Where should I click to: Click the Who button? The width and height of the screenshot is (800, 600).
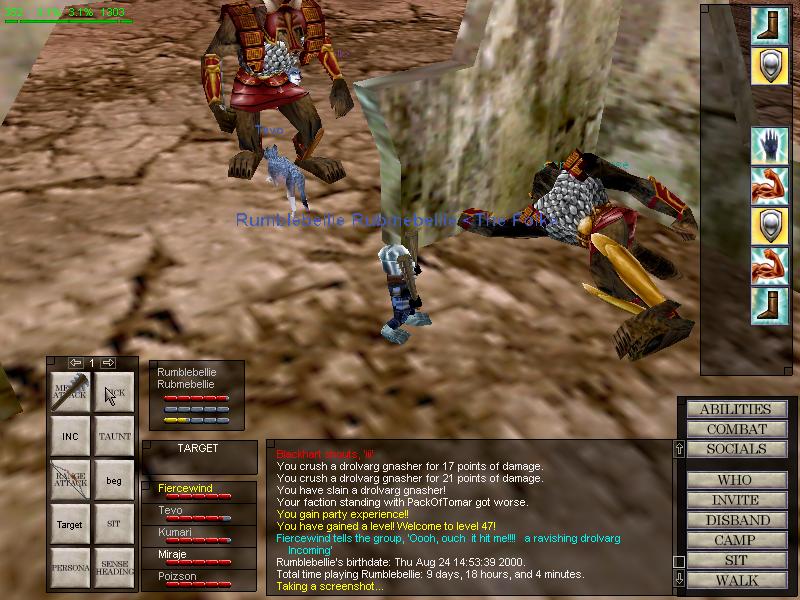pos(735,480)
